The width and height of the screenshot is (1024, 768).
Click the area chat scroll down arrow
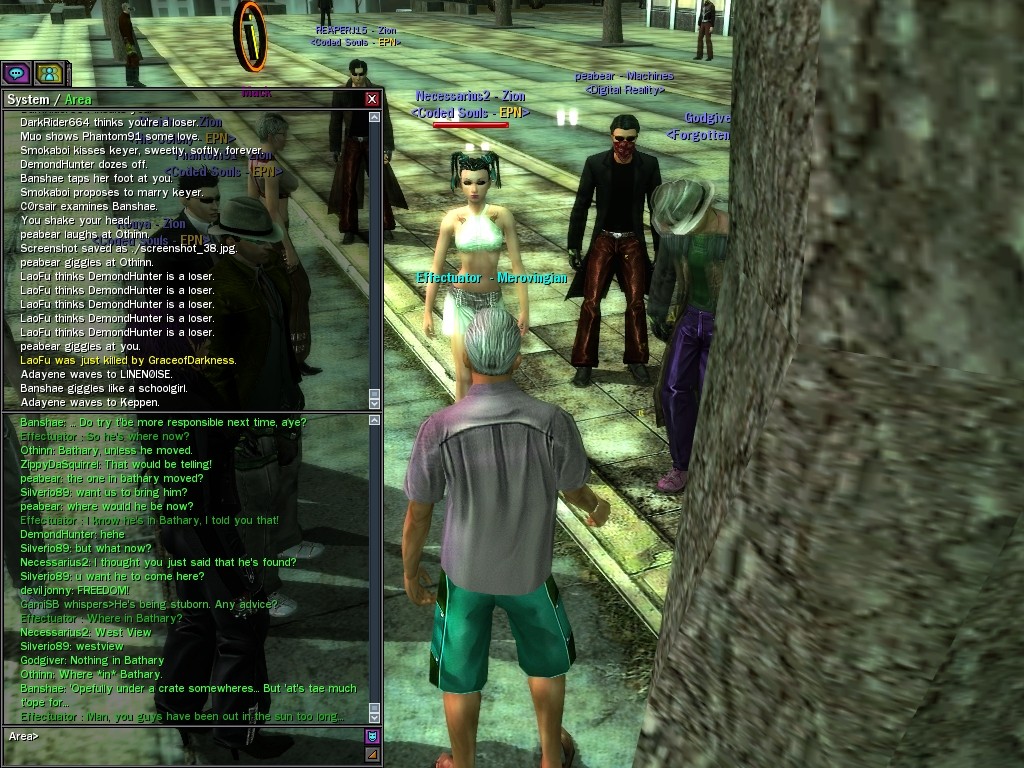point(375,716)
